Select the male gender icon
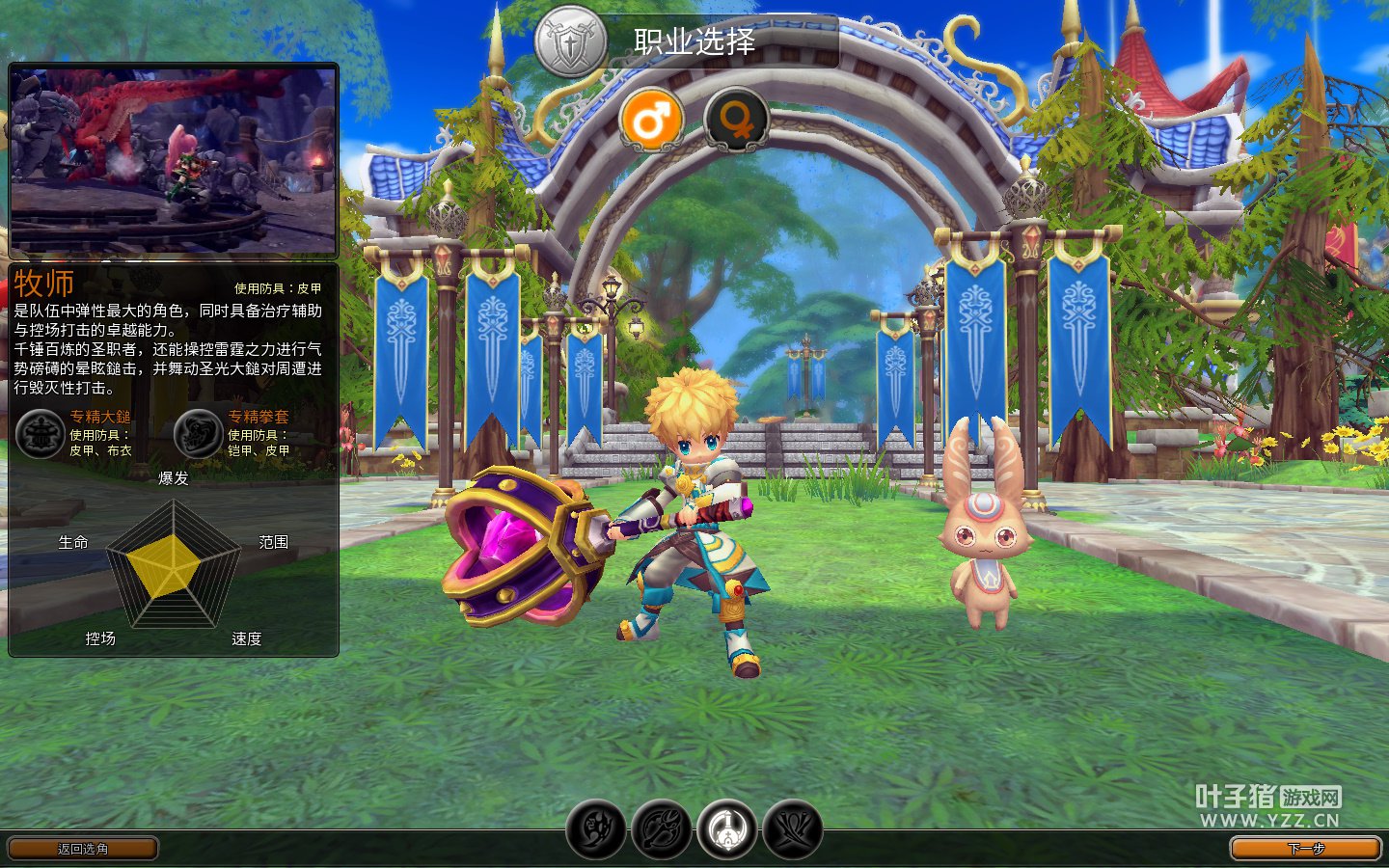This screenshot has width=1389, height=868. [x=652, y=121]
